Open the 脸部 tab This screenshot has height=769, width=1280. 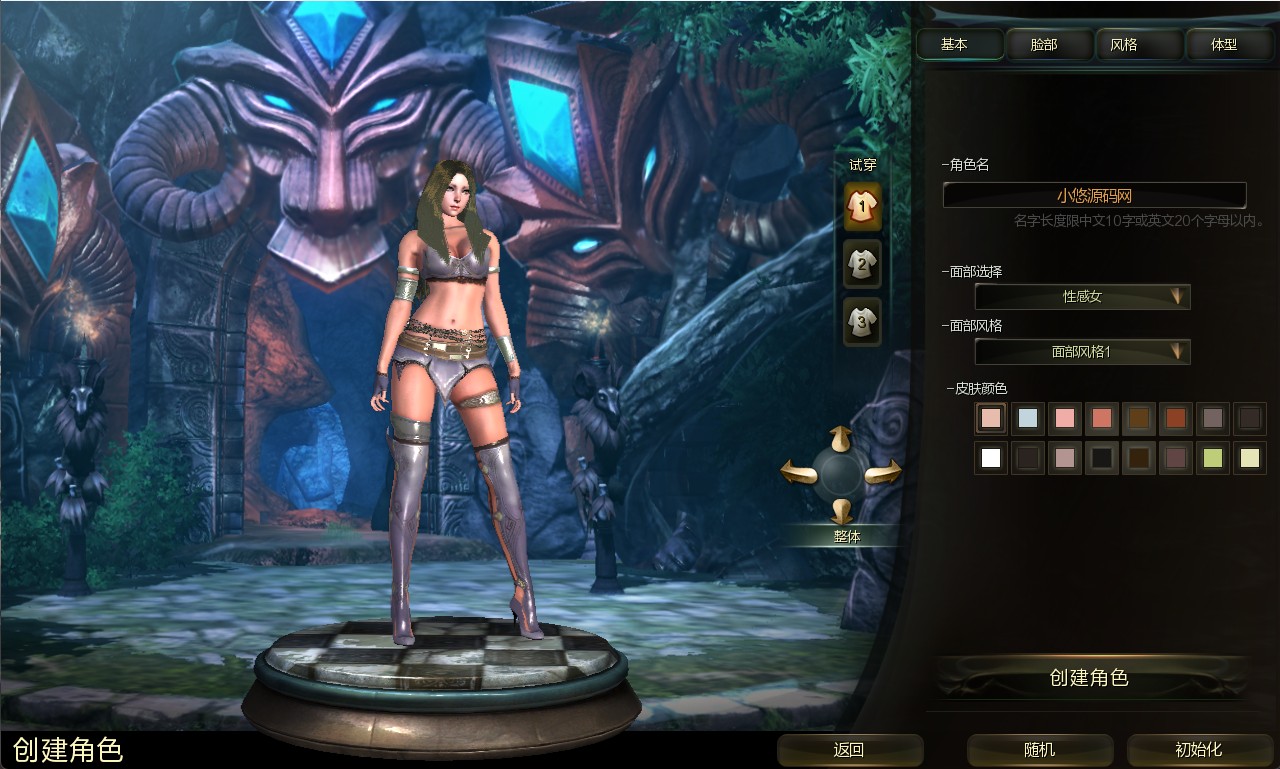tap(1044, 45)
